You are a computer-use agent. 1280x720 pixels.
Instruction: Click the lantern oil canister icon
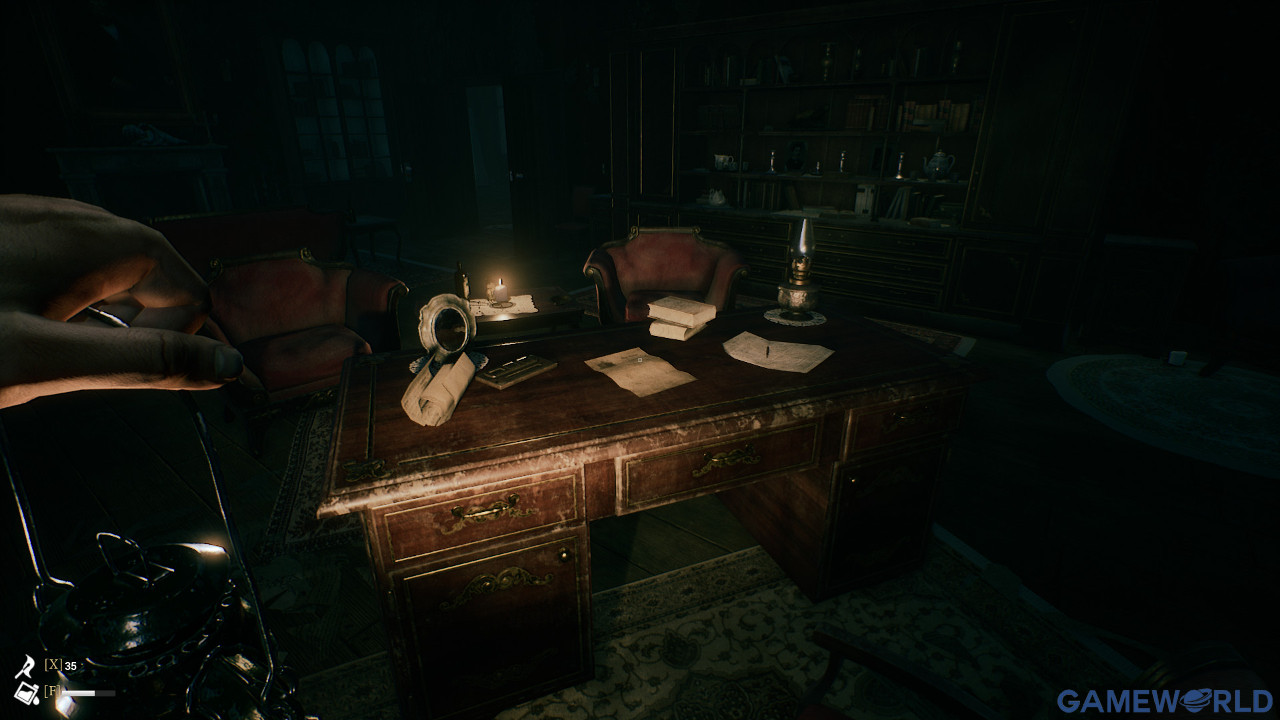[x=25, y=692]
